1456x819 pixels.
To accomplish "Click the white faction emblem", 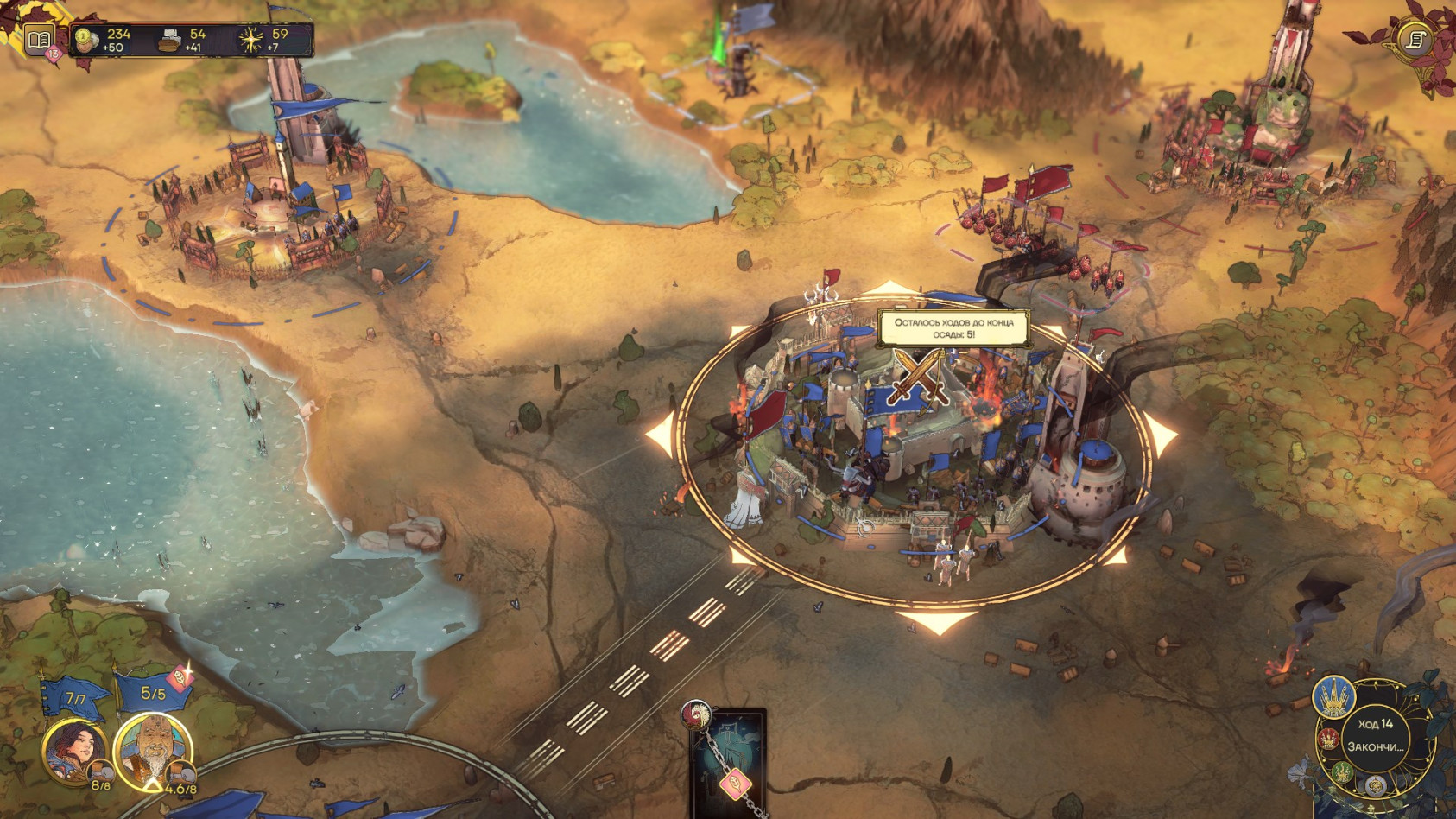I will (1375, 787).
